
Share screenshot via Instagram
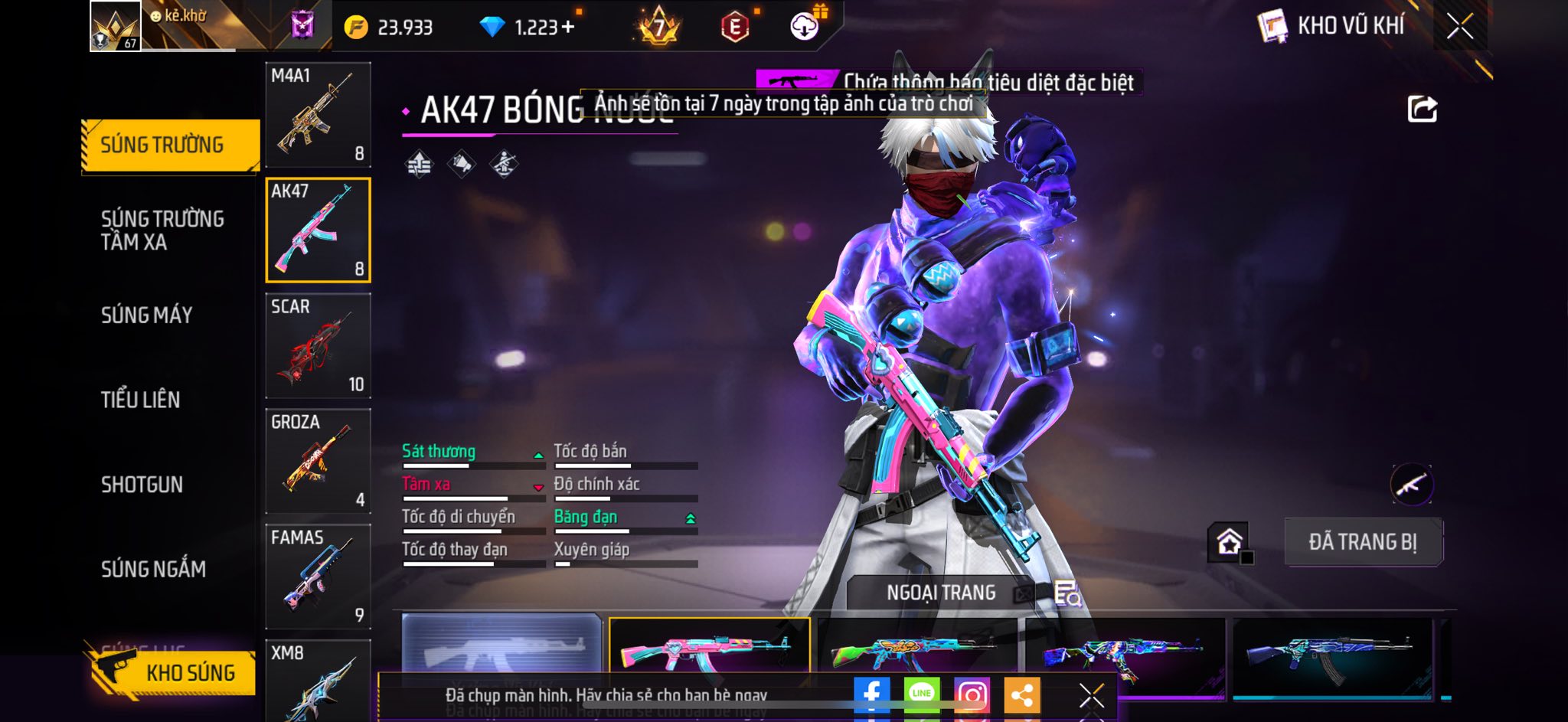tap(972, 694)
